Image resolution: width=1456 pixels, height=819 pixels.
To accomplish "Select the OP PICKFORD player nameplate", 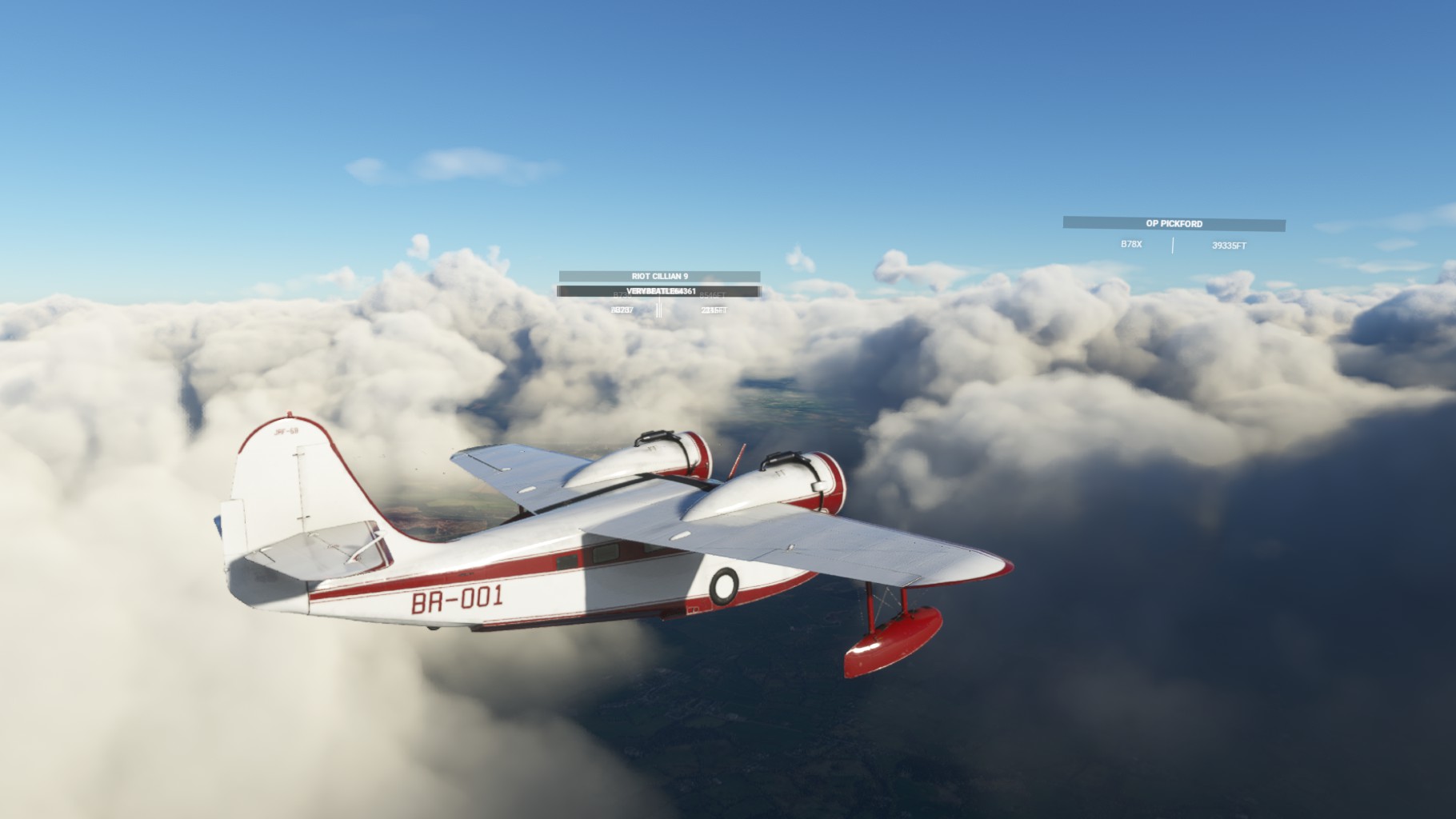I will tap(1174, 224).
